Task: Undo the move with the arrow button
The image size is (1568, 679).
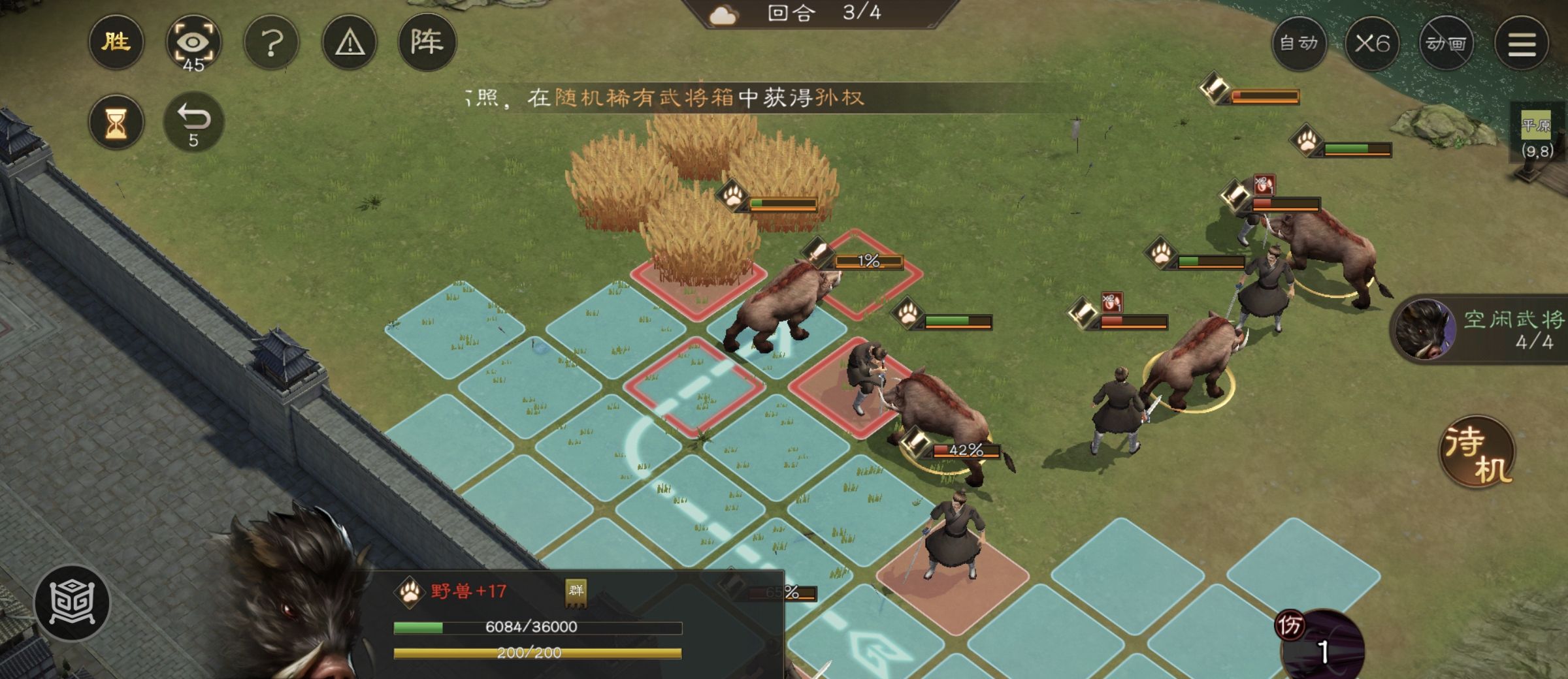Action: pos(193,123)
